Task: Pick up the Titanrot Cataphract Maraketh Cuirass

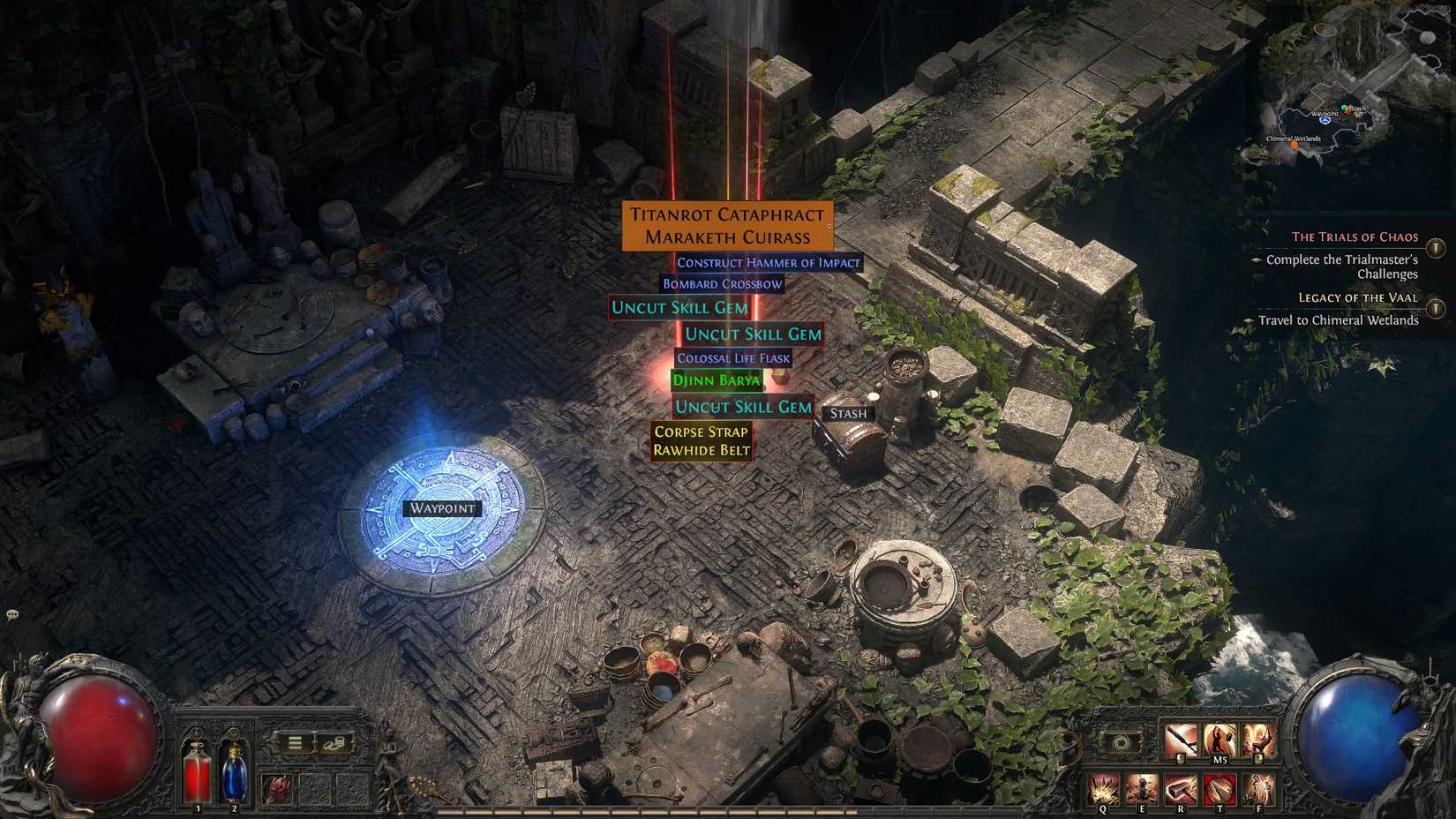Action: [x=727, y=225]
